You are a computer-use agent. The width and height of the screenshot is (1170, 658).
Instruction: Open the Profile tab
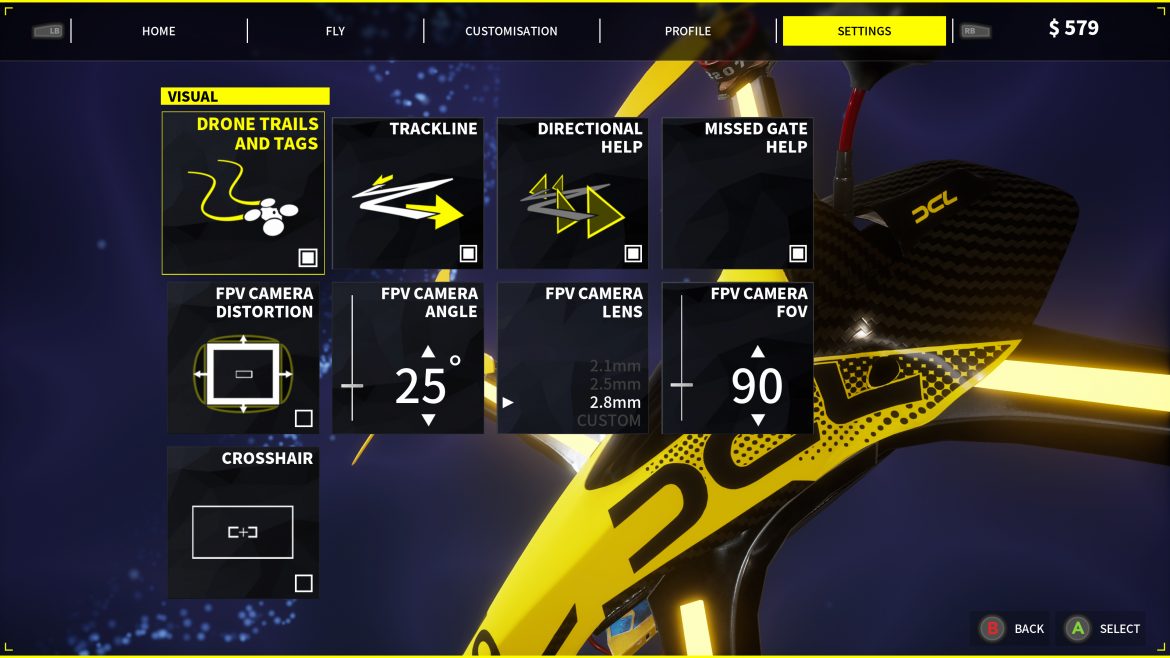point(688,31)
